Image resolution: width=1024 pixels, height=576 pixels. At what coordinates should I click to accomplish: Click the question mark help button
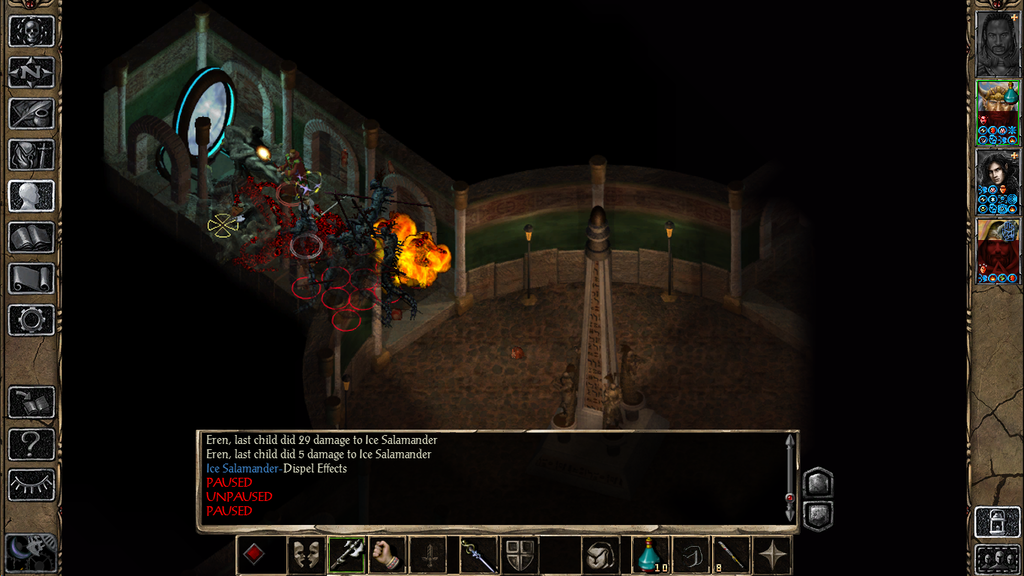point(31,443)
